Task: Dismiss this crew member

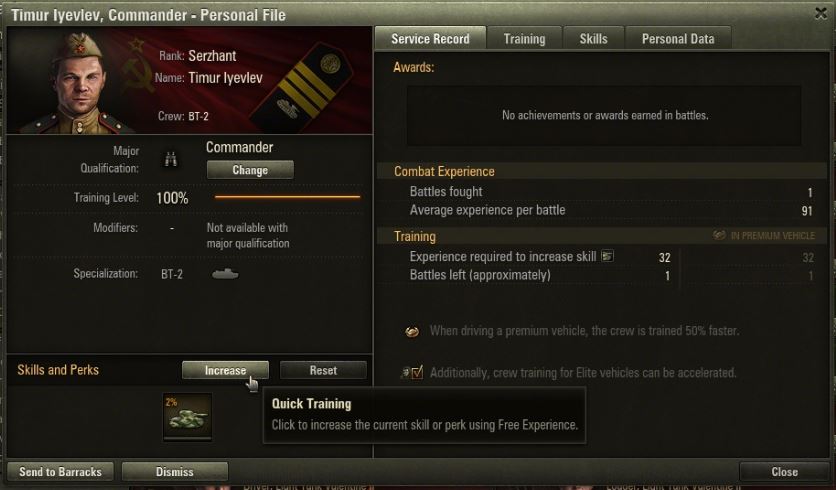Action: (x=175, y=472)
